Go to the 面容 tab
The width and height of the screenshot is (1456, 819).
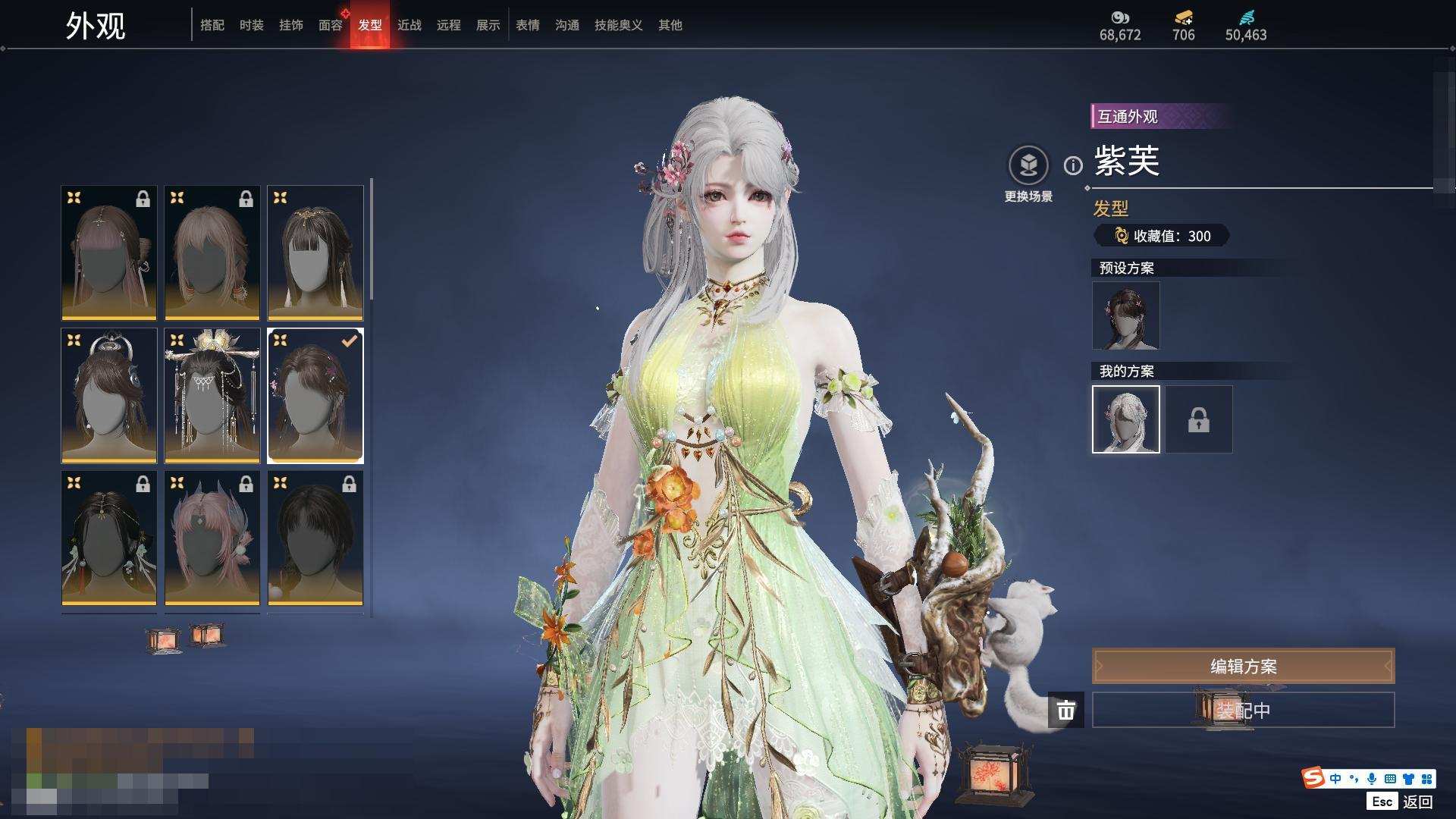click(x=330, y=25)
